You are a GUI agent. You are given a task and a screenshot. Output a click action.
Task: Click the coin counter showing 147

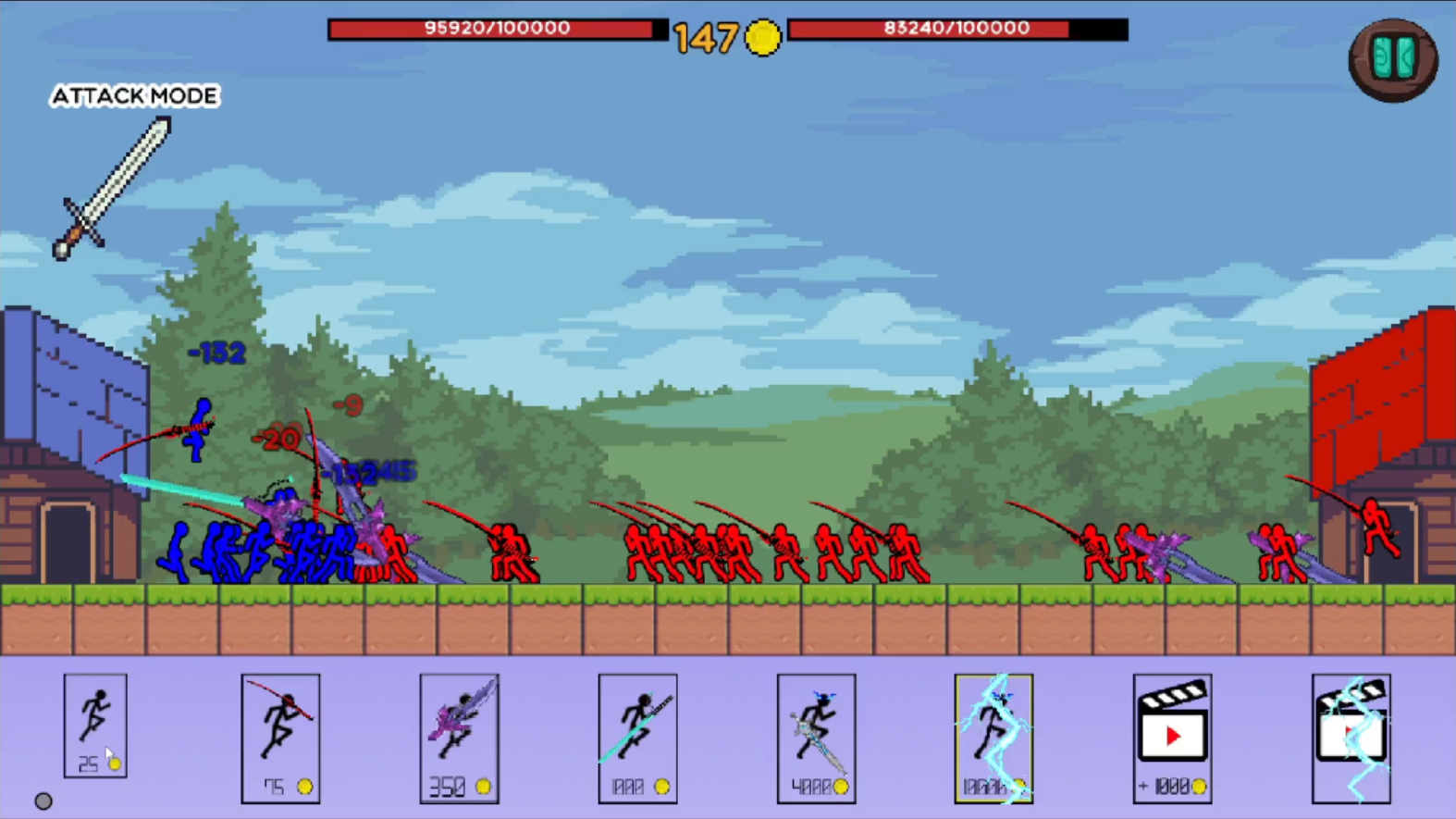706,37
